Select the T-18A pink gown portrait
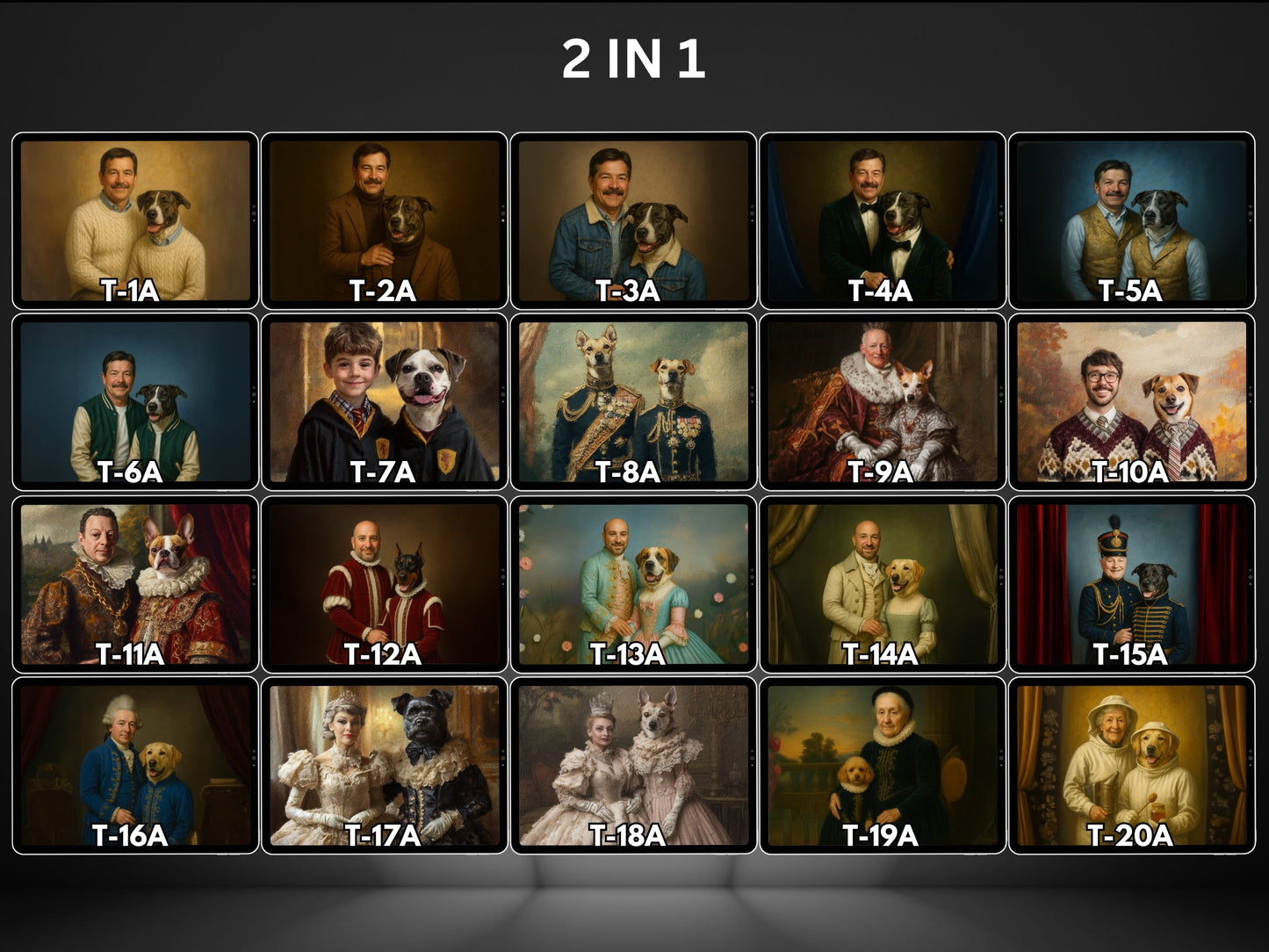 click(x=633, y=765)
